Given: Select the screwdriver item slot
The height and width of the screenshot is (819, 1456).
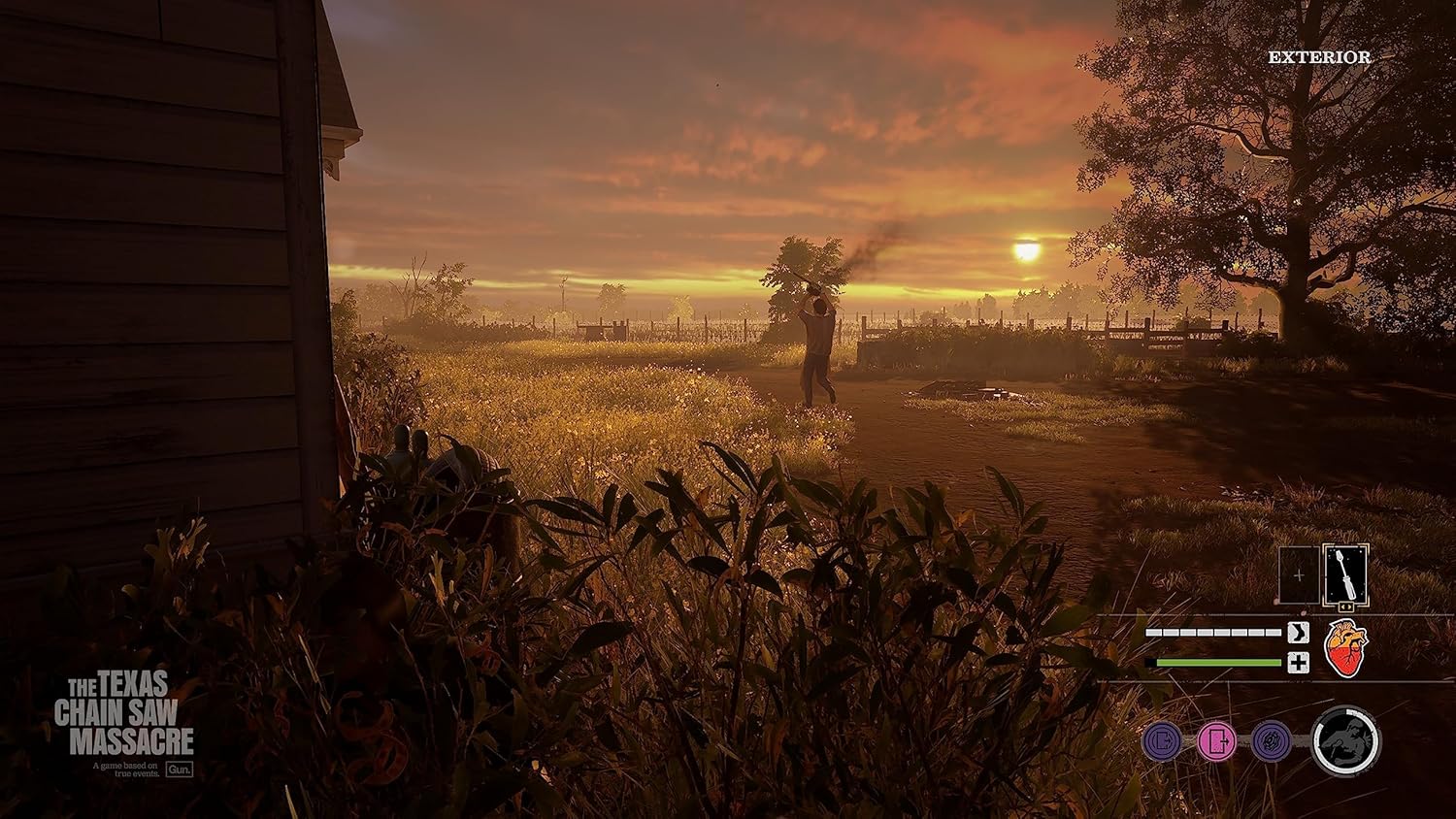Looking at the screenshot, I should tap(1346, 574).
